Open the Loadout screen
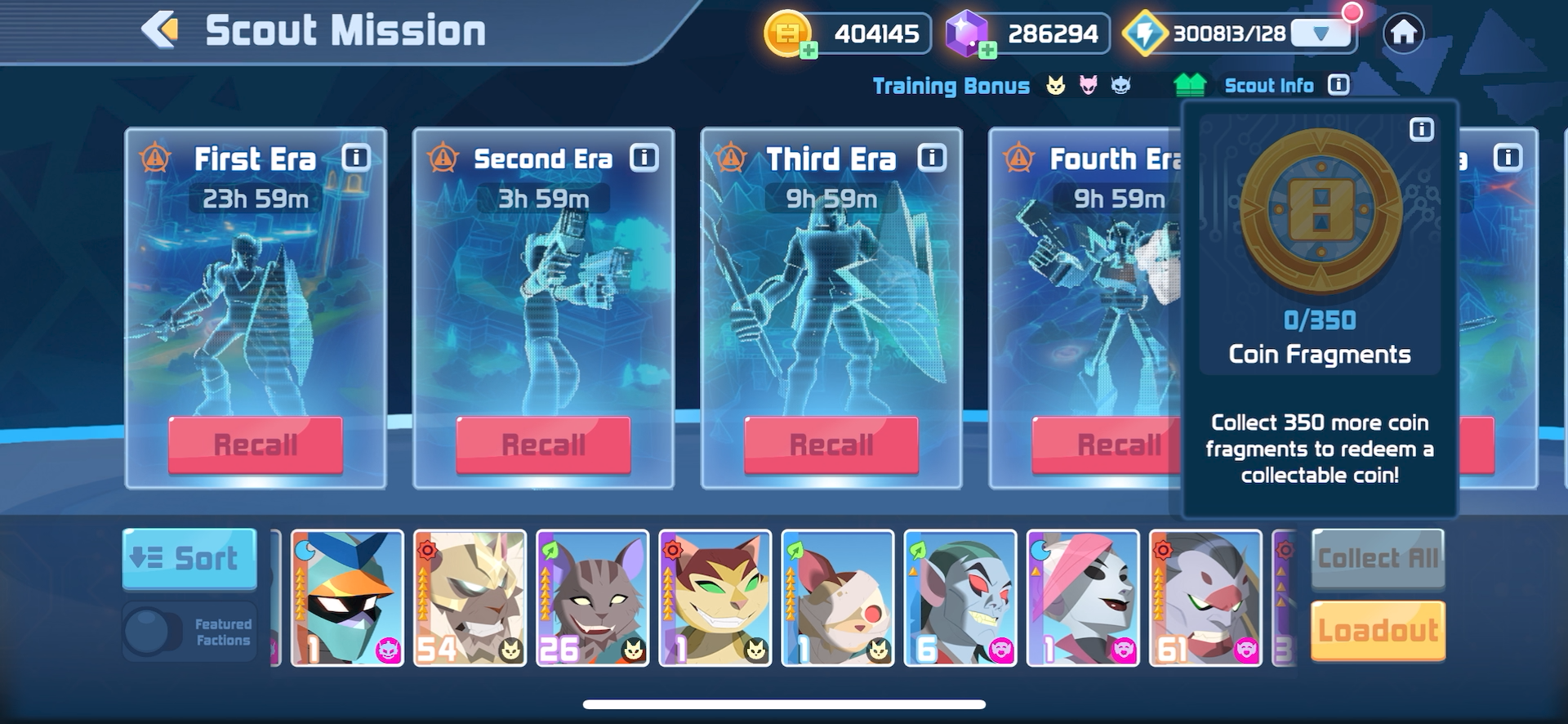 (1378, 631)
